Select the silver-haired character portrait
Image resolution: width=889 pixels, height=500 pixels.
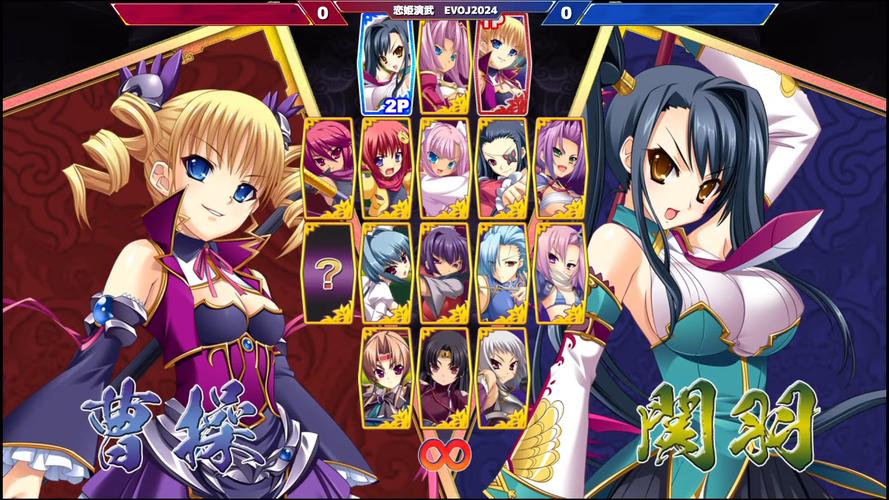coord(502,376)
